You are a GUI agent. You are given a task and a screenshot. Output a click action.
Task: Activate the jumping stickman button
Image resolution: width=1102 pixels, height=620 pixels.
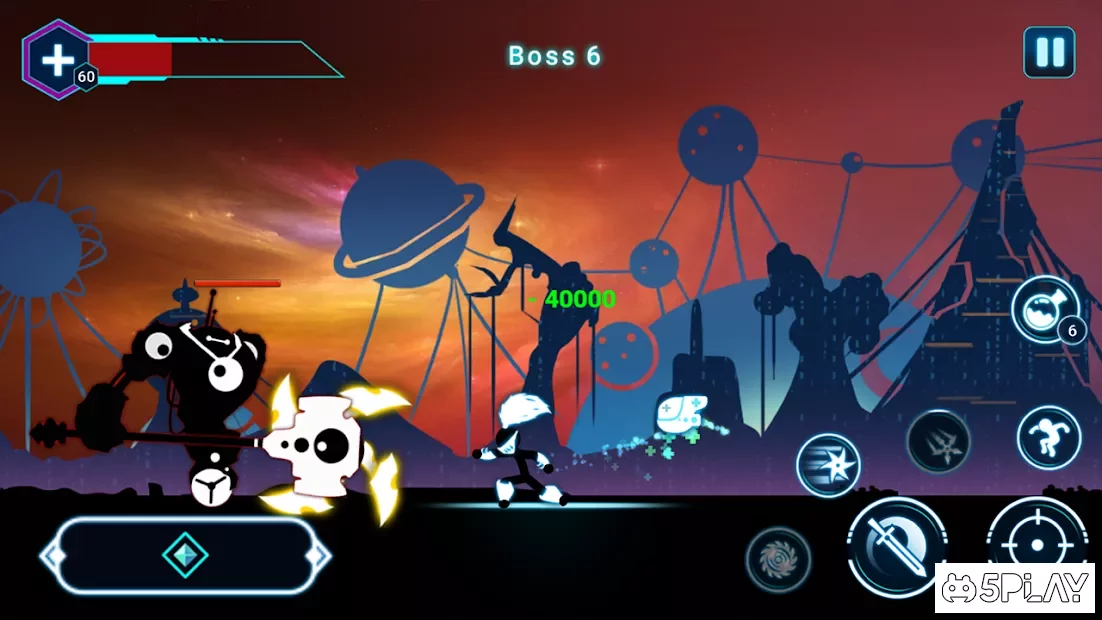point(1048,438)
